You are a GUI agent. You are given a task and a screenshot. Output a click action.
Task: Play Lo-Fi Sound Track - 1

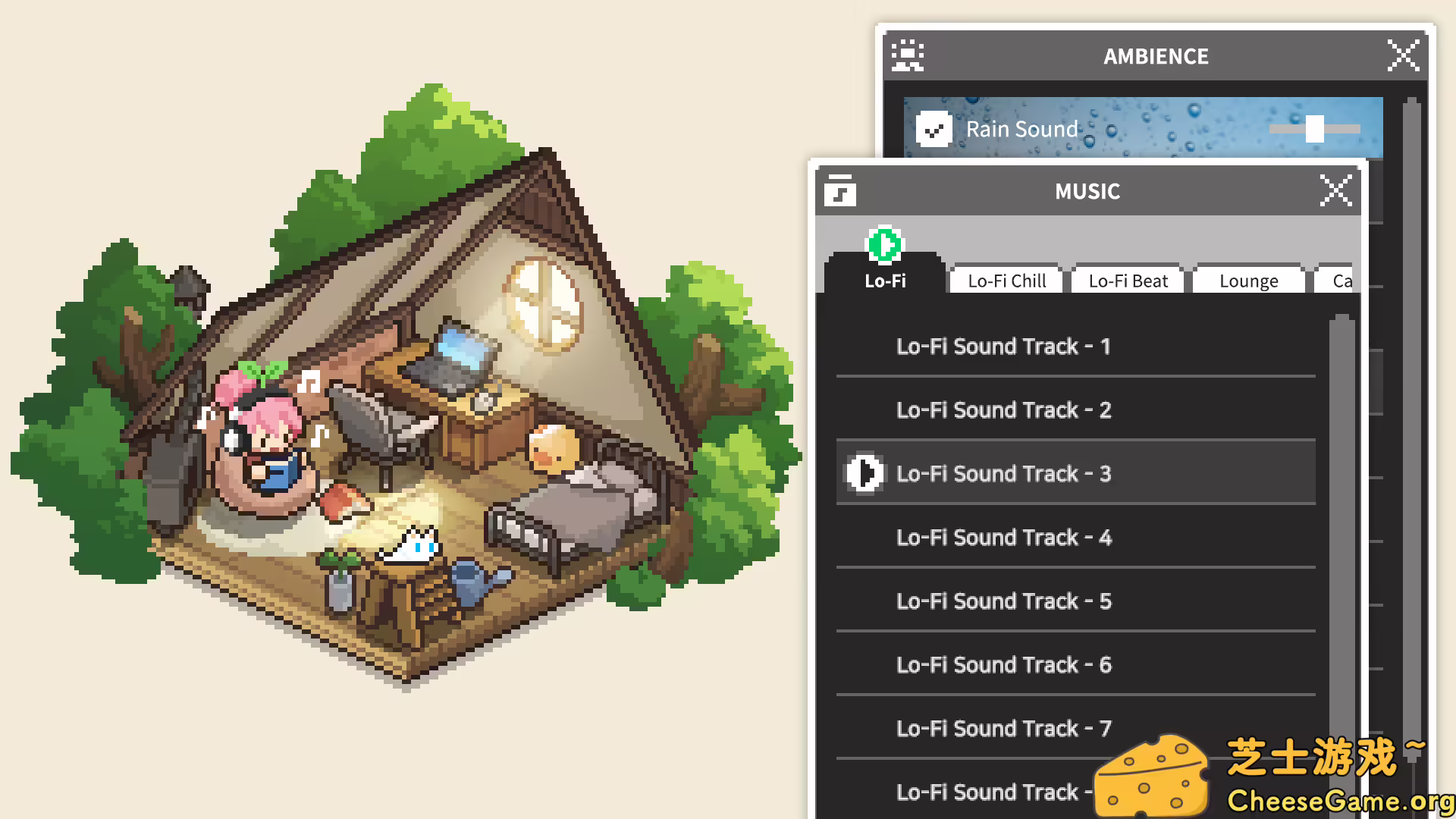1003,346
